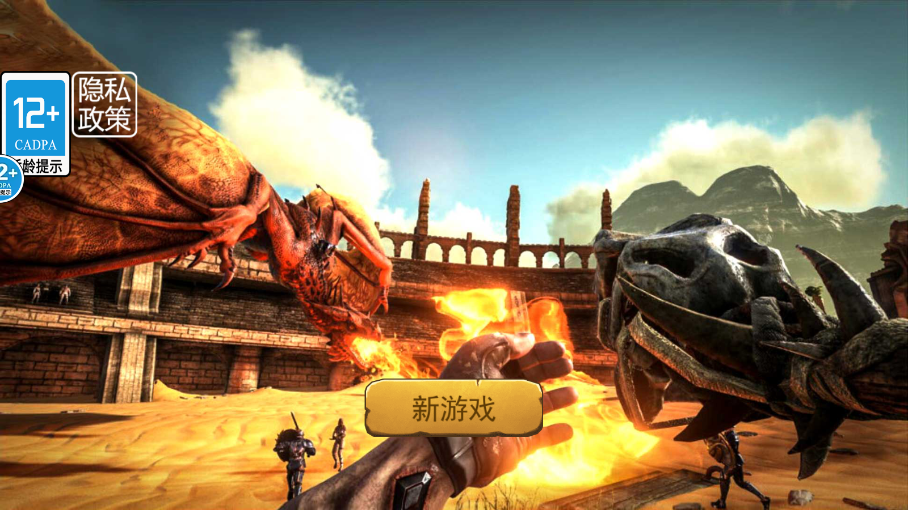Open the CADPA 12+ age rating notice
The width and height of the screenshot is (908, 510).
pyautogui.click(x=36, y=123)
